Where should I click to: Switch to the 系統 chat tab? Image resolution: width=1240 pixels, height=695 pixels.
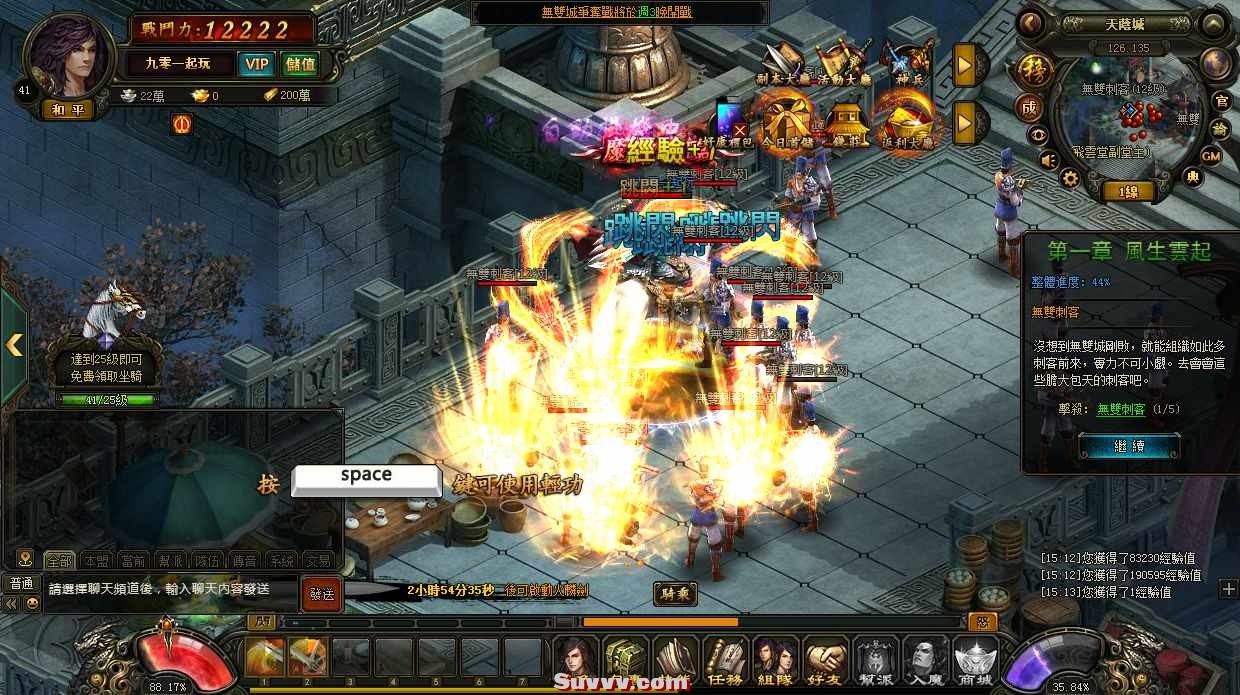283,561
